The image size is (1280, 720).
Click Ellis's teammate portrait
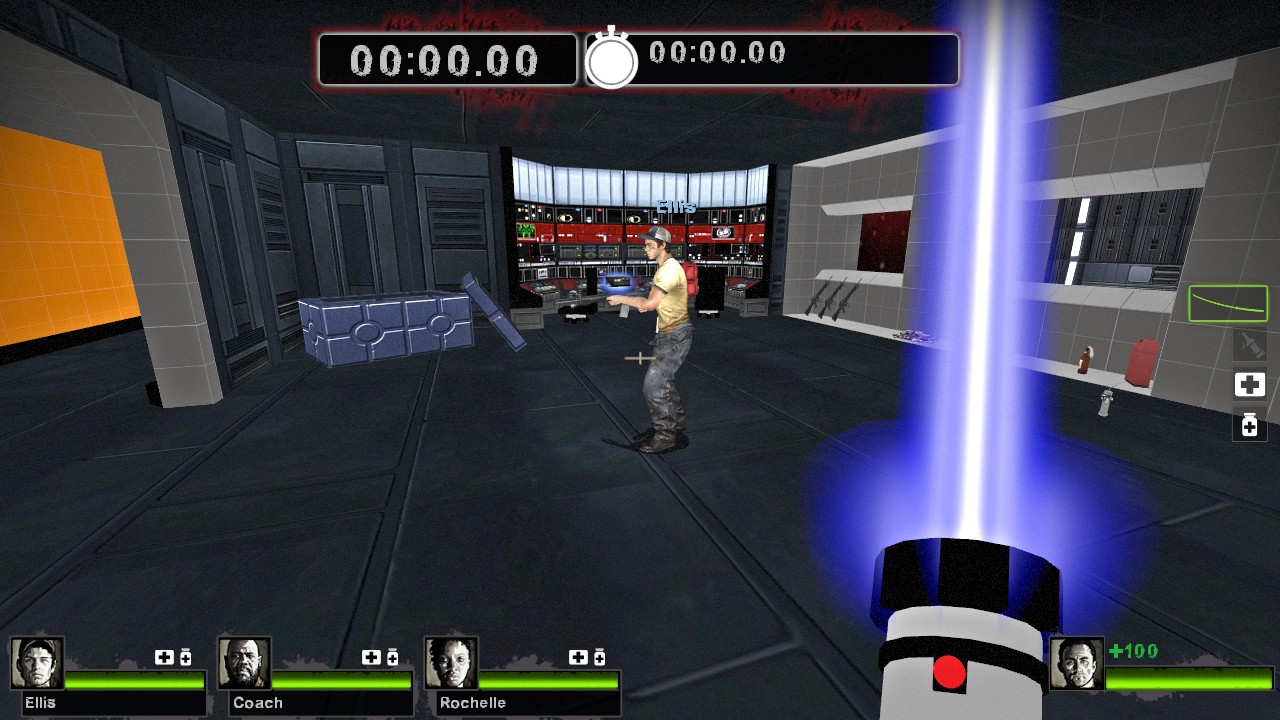click(x=38, y=663)
